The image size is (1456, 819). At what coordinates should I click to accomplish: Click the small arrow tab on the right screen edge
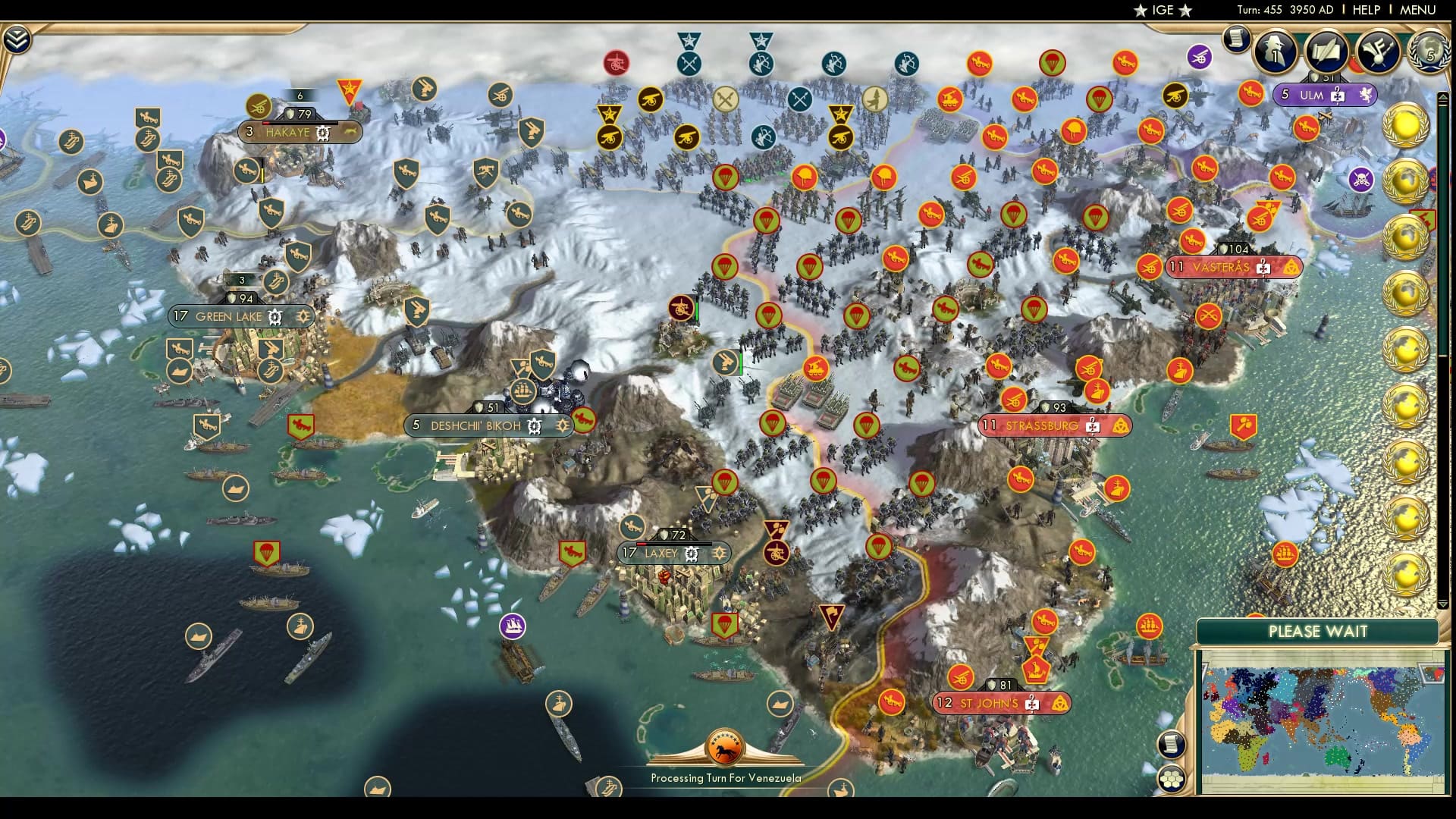(x=1443, y=97)
